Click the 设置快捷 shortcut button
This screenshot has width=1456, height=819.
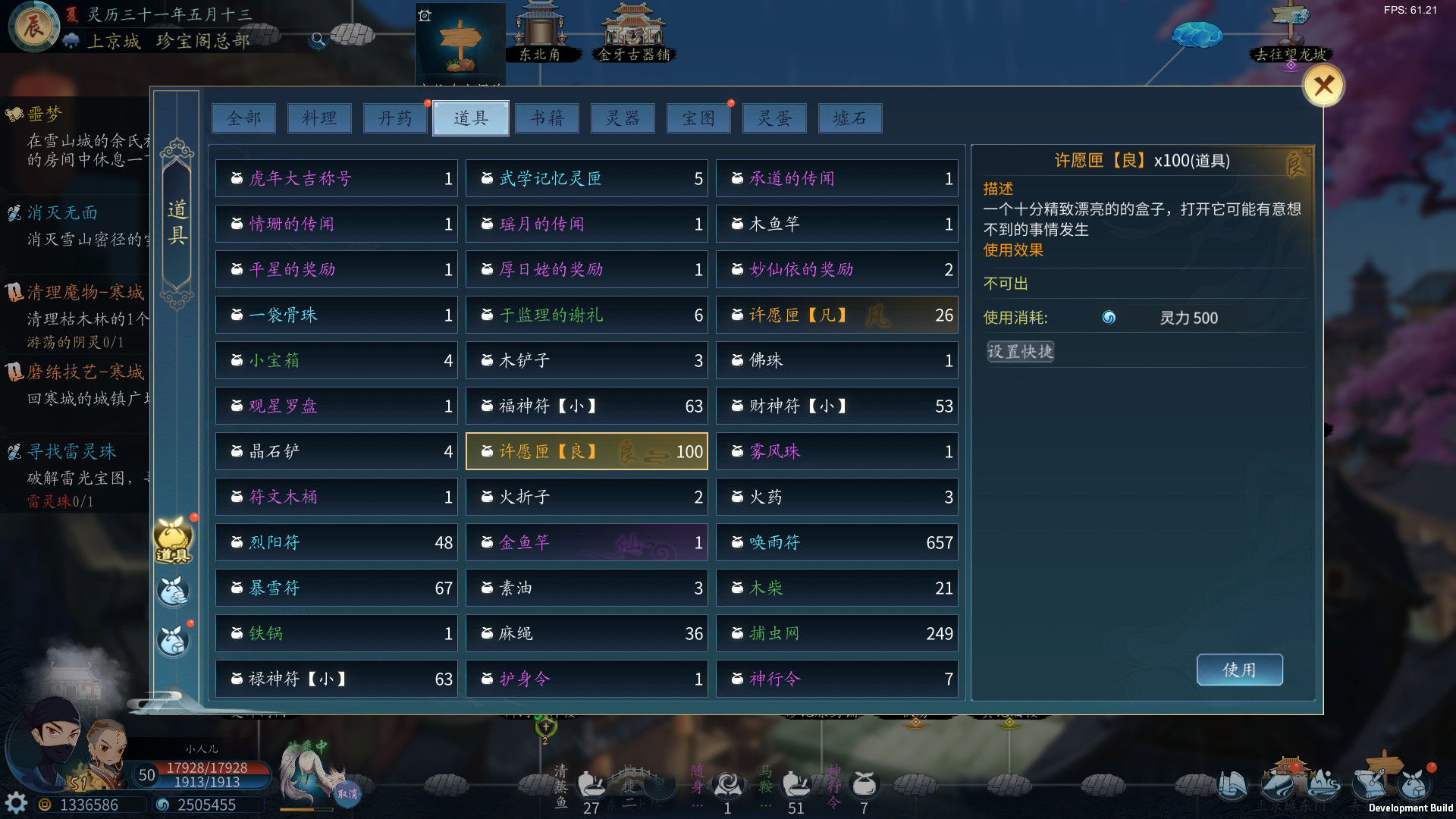[x=1019, y=351]
